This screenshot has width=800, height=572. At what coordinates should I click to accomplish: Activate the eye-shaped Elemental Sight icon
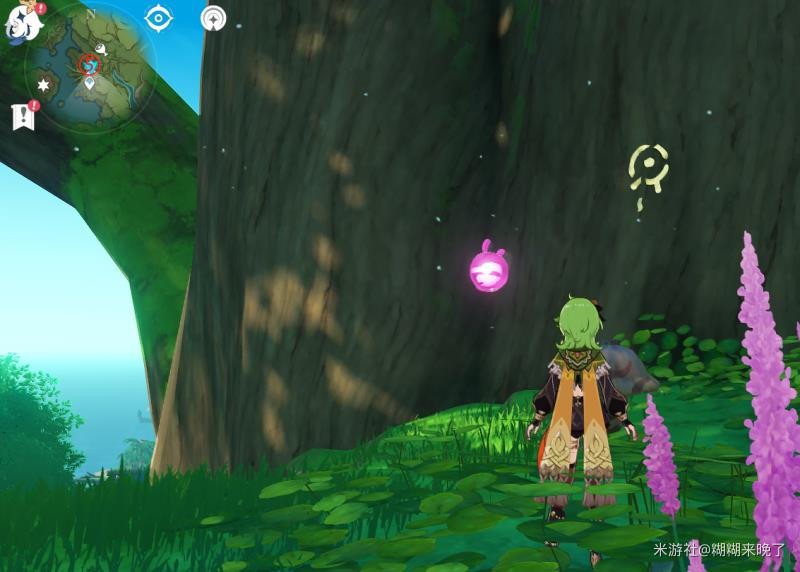click(x=159, y=18)
